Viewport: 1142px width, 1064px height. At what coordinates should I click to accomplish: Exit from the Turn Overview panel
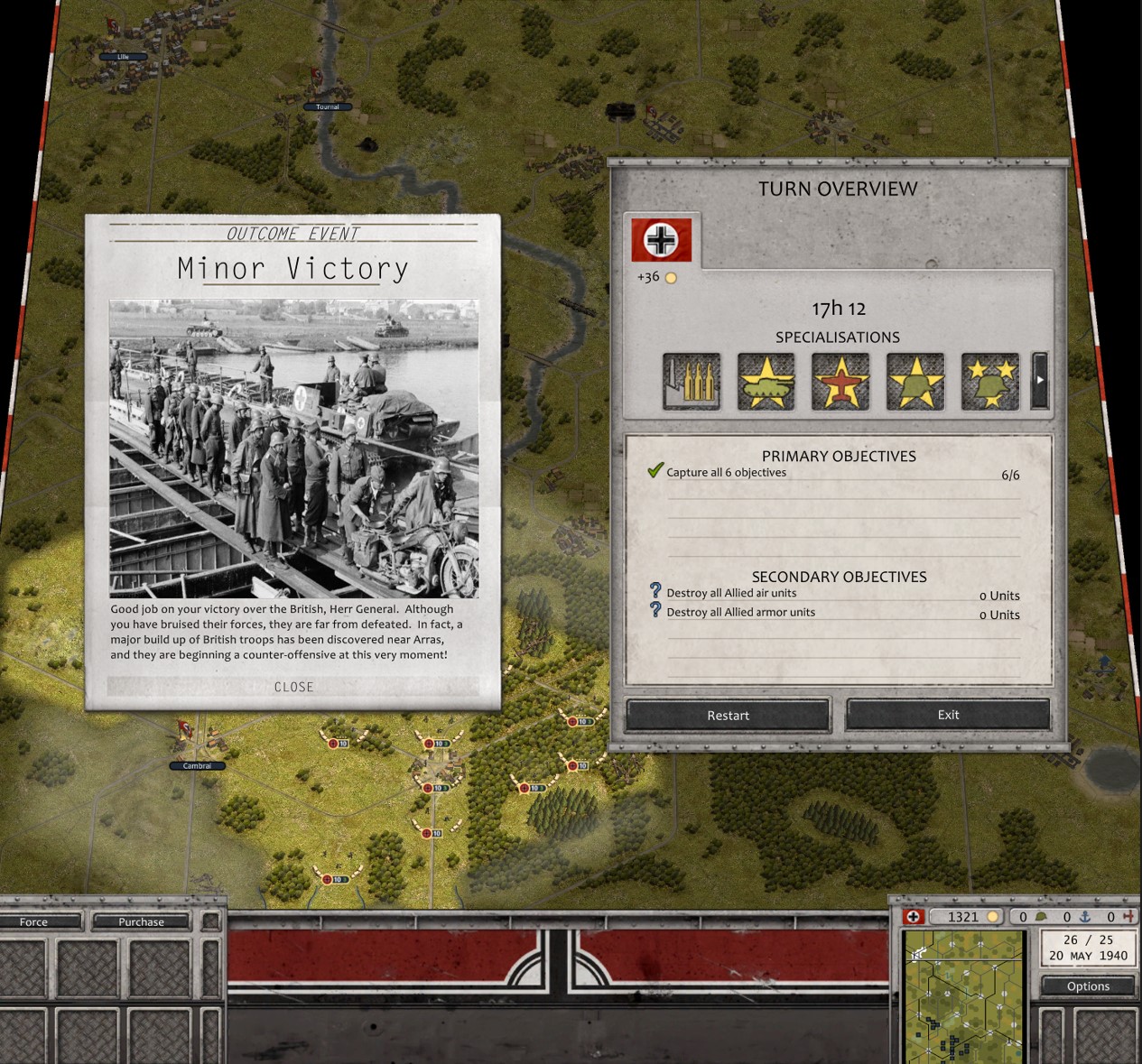tap(948, 715)
